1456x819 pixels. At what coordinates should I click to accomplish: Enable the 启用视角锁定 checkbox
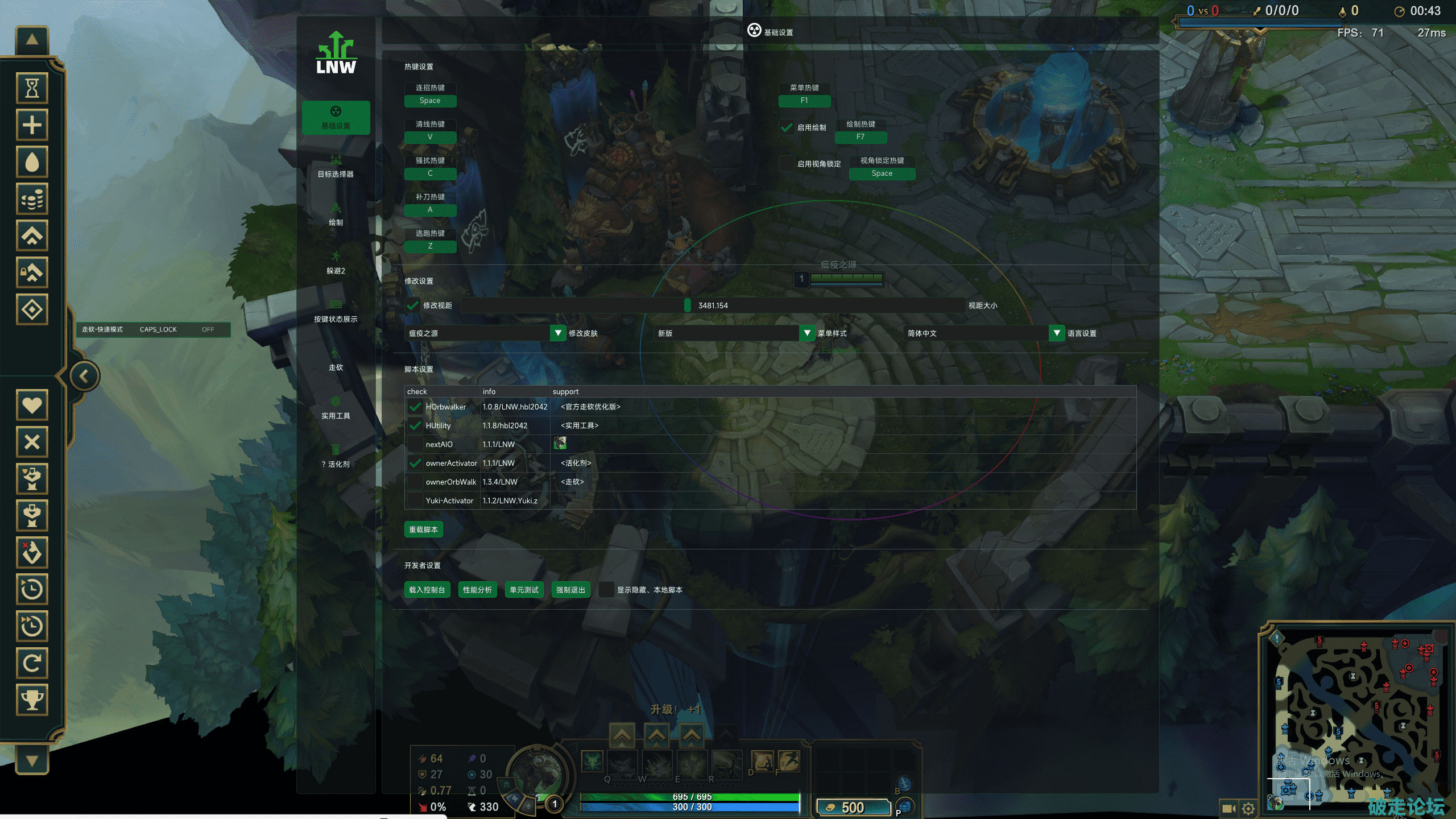tap(787, 164)
